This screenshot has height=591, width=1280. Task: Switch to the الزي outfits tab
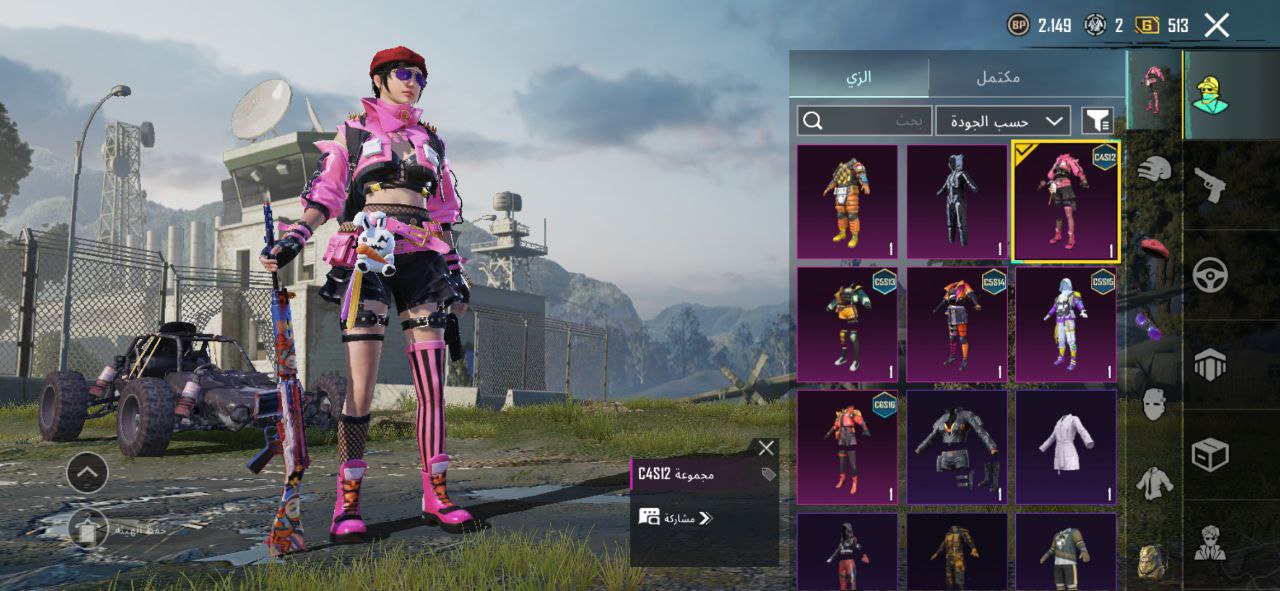point(858,76)
